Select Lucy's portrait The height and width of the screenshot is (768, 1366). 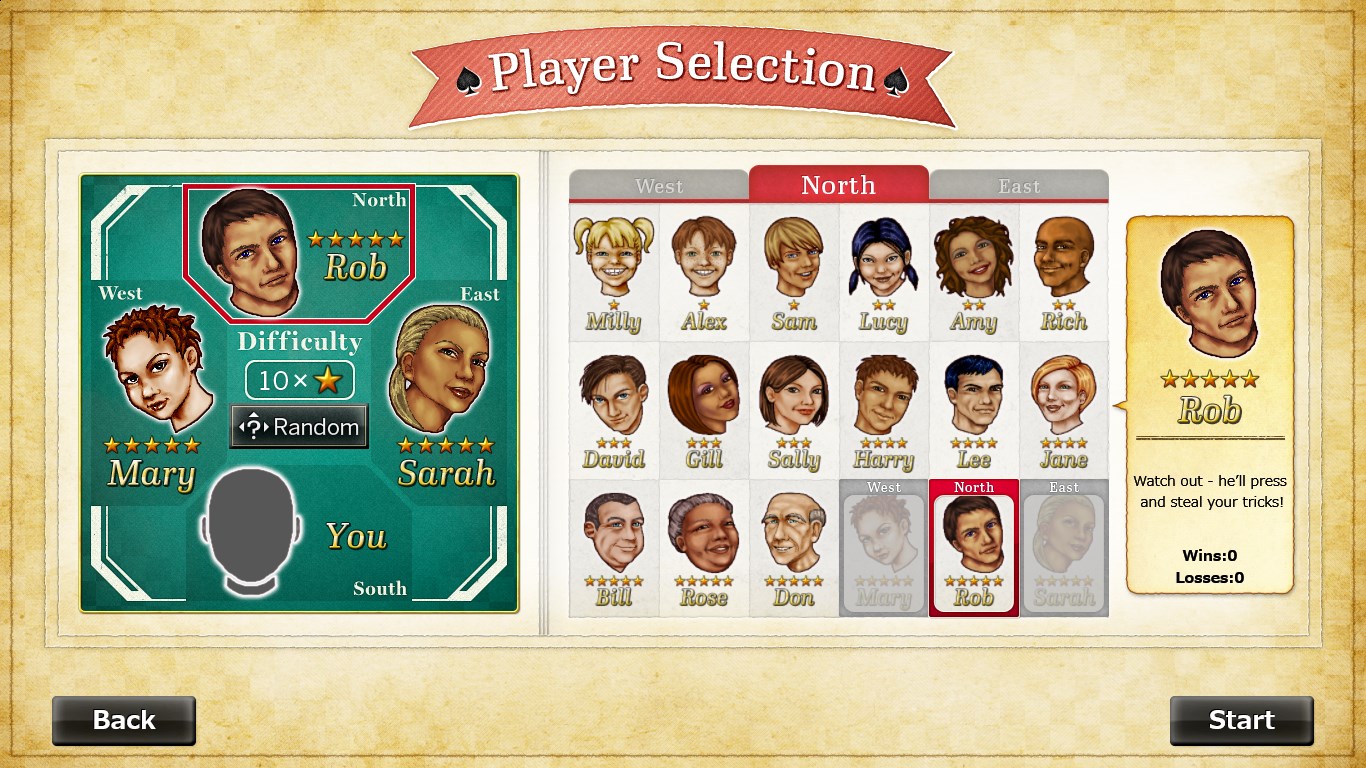(884, 270)
